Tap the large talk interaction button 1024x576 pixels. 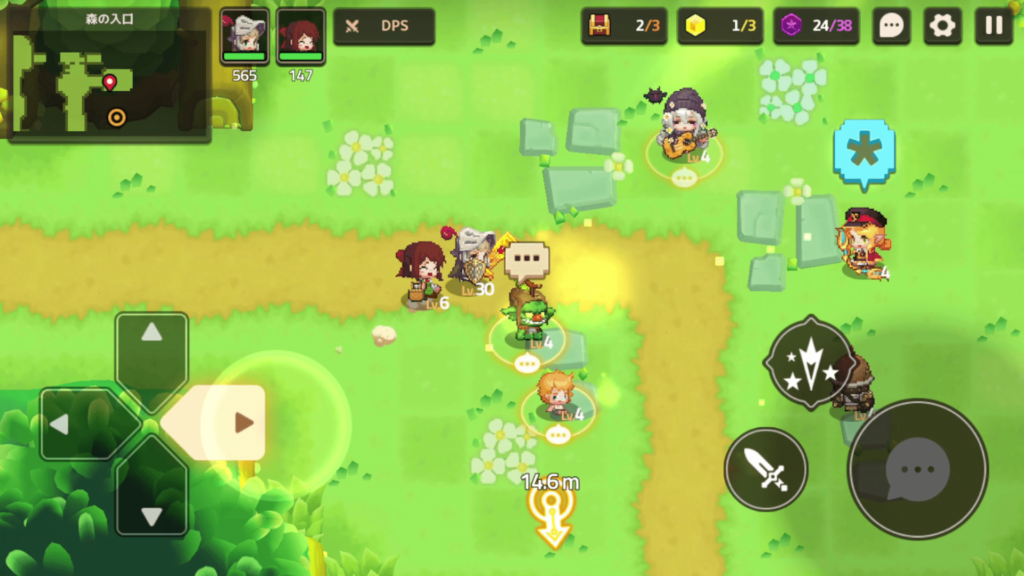(917, 469)
